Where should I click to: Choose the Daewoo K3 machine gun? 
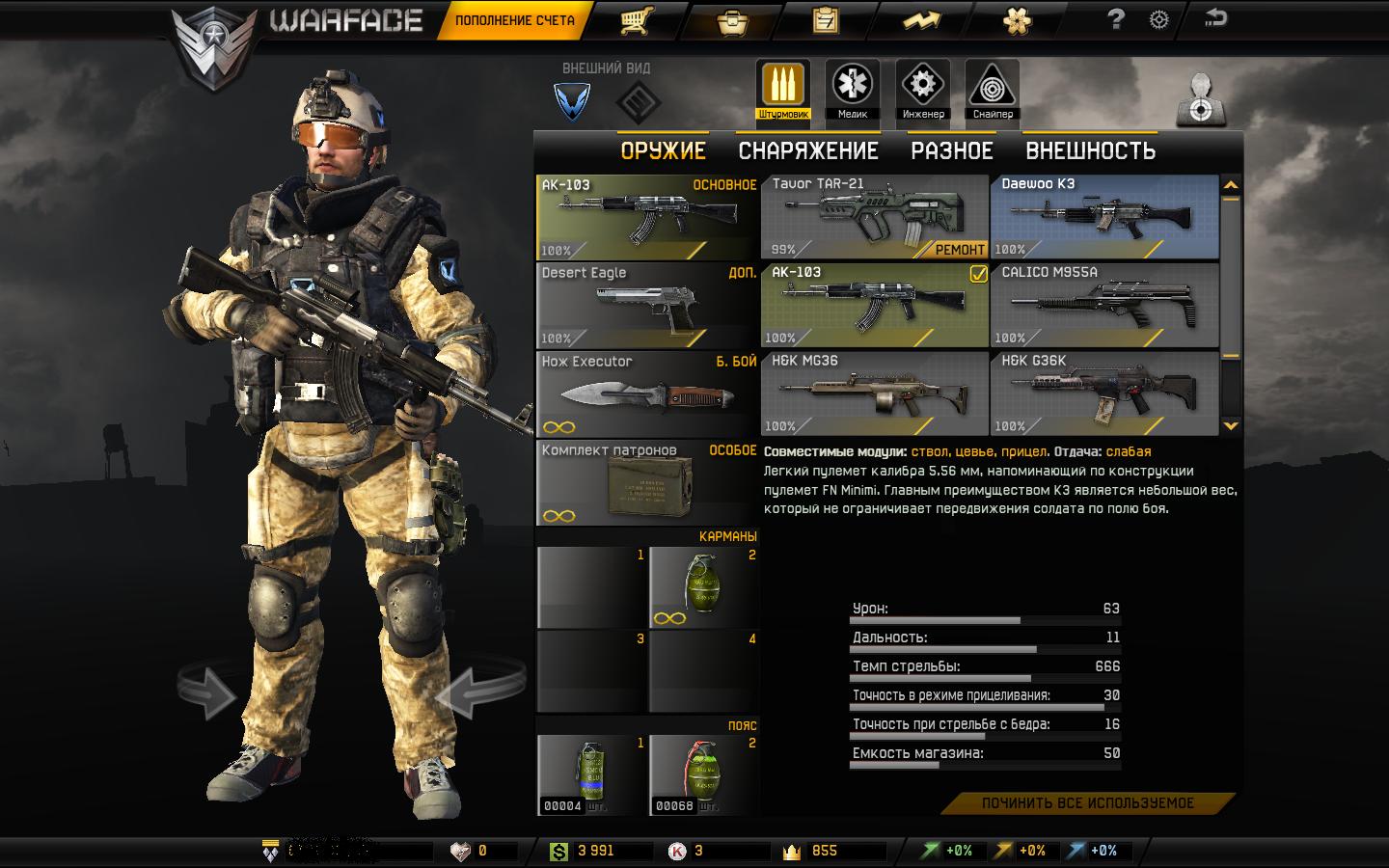coord(1104,218)
